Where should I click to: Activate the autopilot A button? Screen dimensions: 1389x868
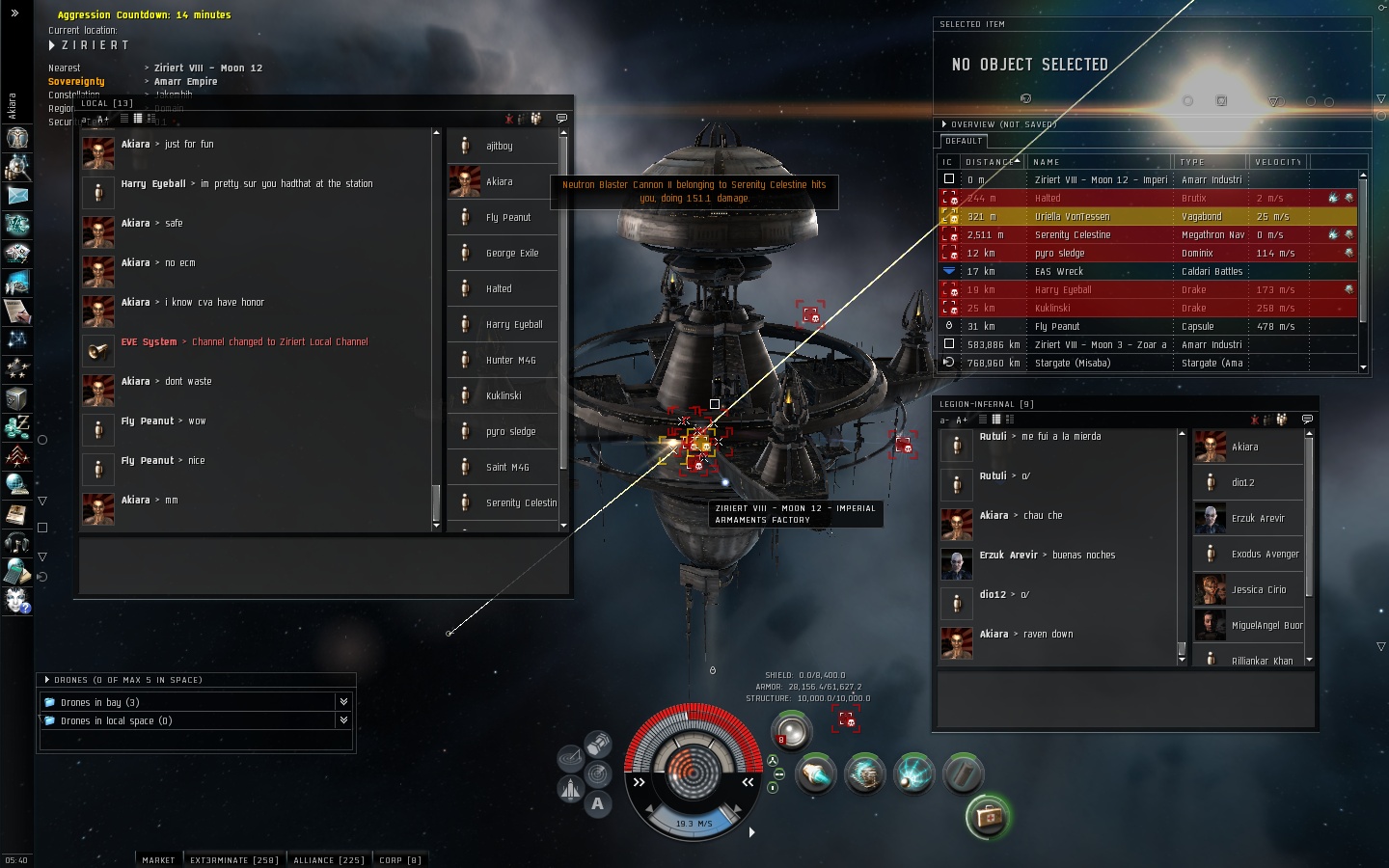pyautogui.click(x=598, y=803)
